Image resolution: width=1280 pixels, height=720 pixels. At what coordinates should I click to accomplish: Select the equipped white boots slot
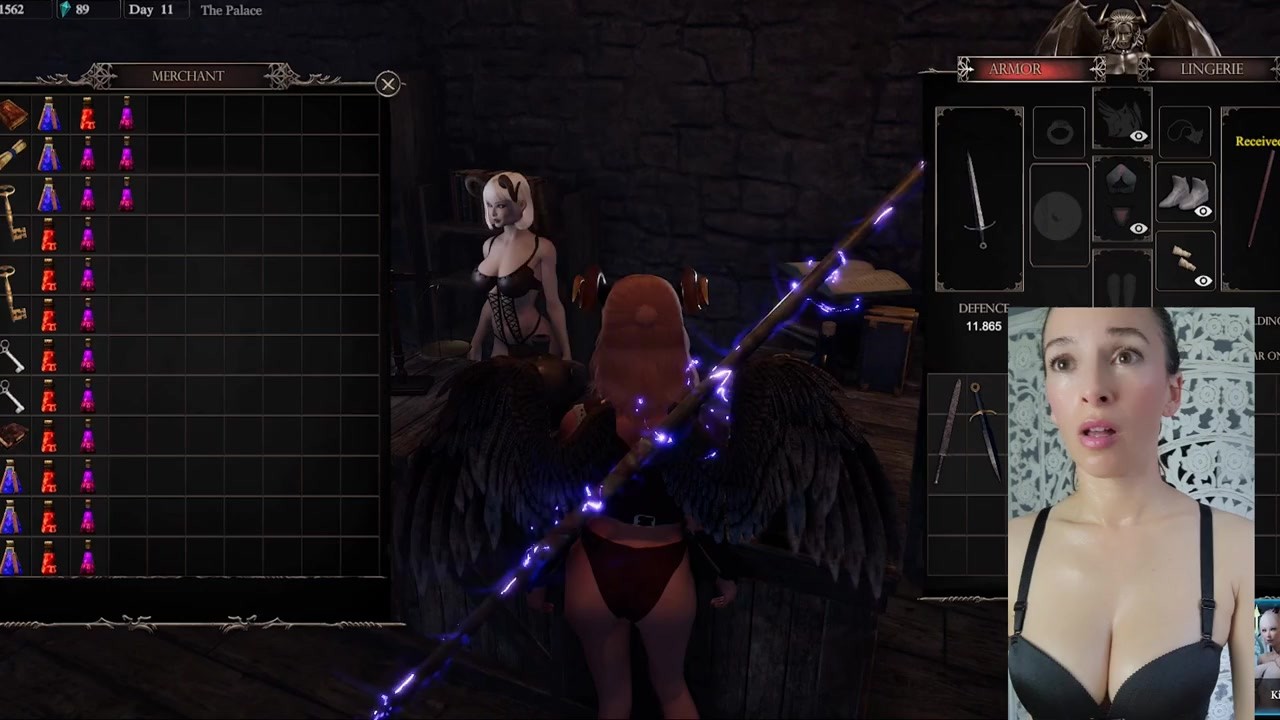pos(1182,192)
